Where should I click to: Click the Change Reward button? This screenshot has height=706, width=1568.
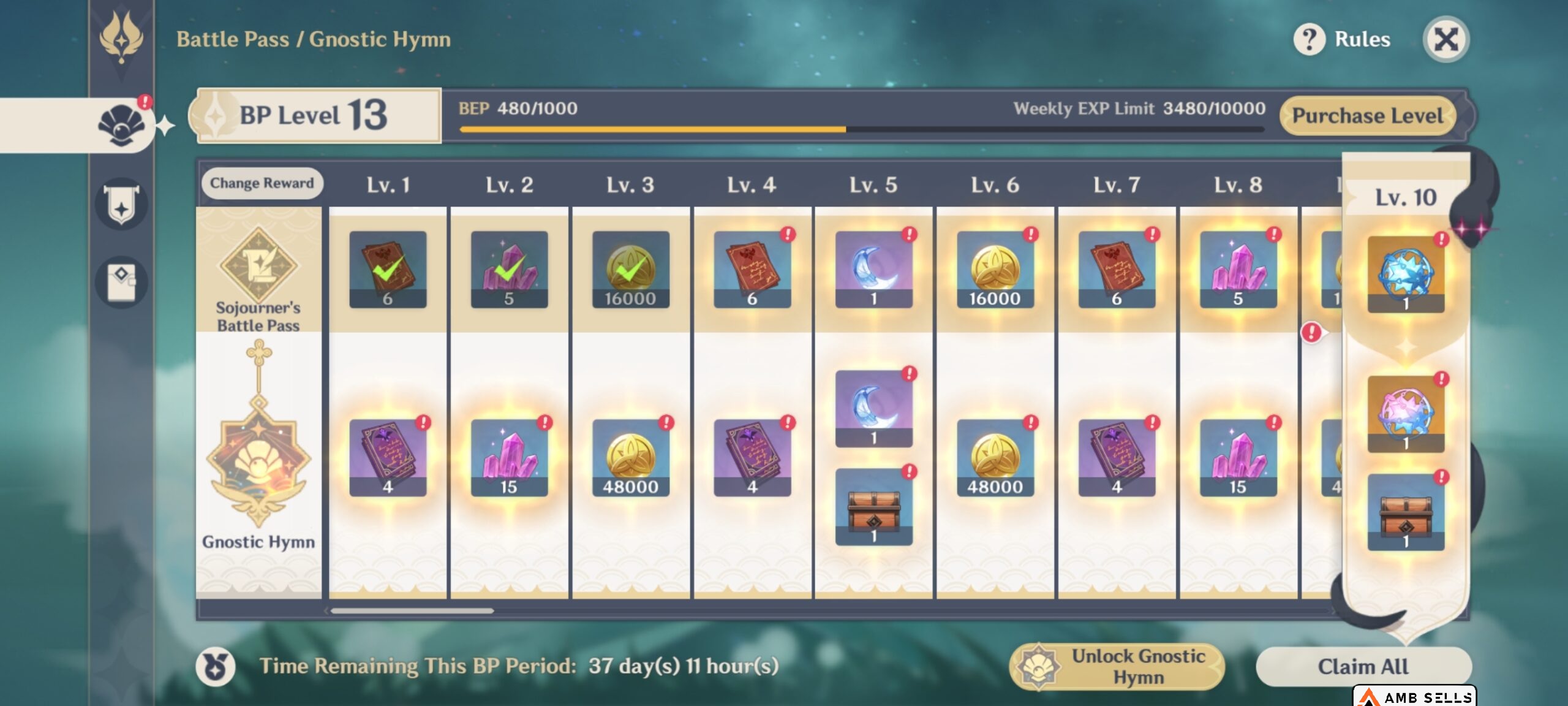click(x=262, y=183)
